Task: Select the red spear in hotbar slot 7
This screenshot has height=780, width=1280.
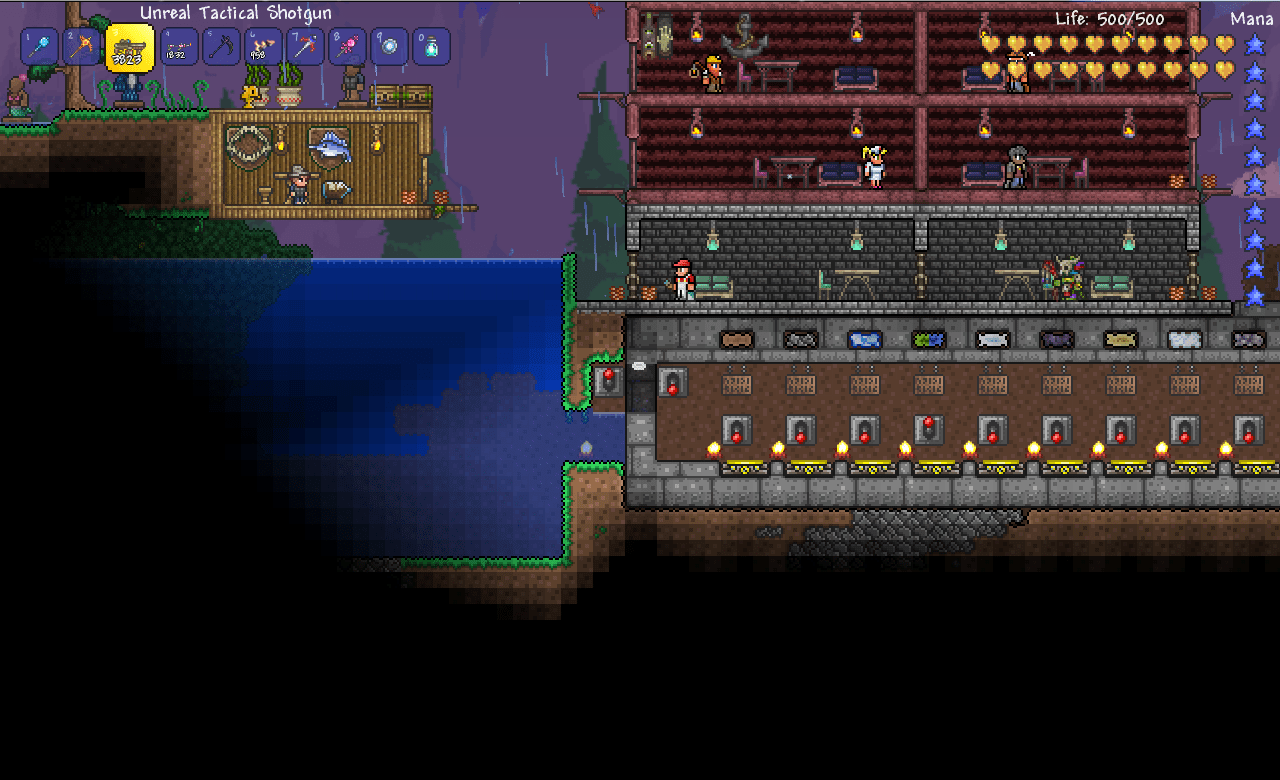Action: tap(305, 45)
